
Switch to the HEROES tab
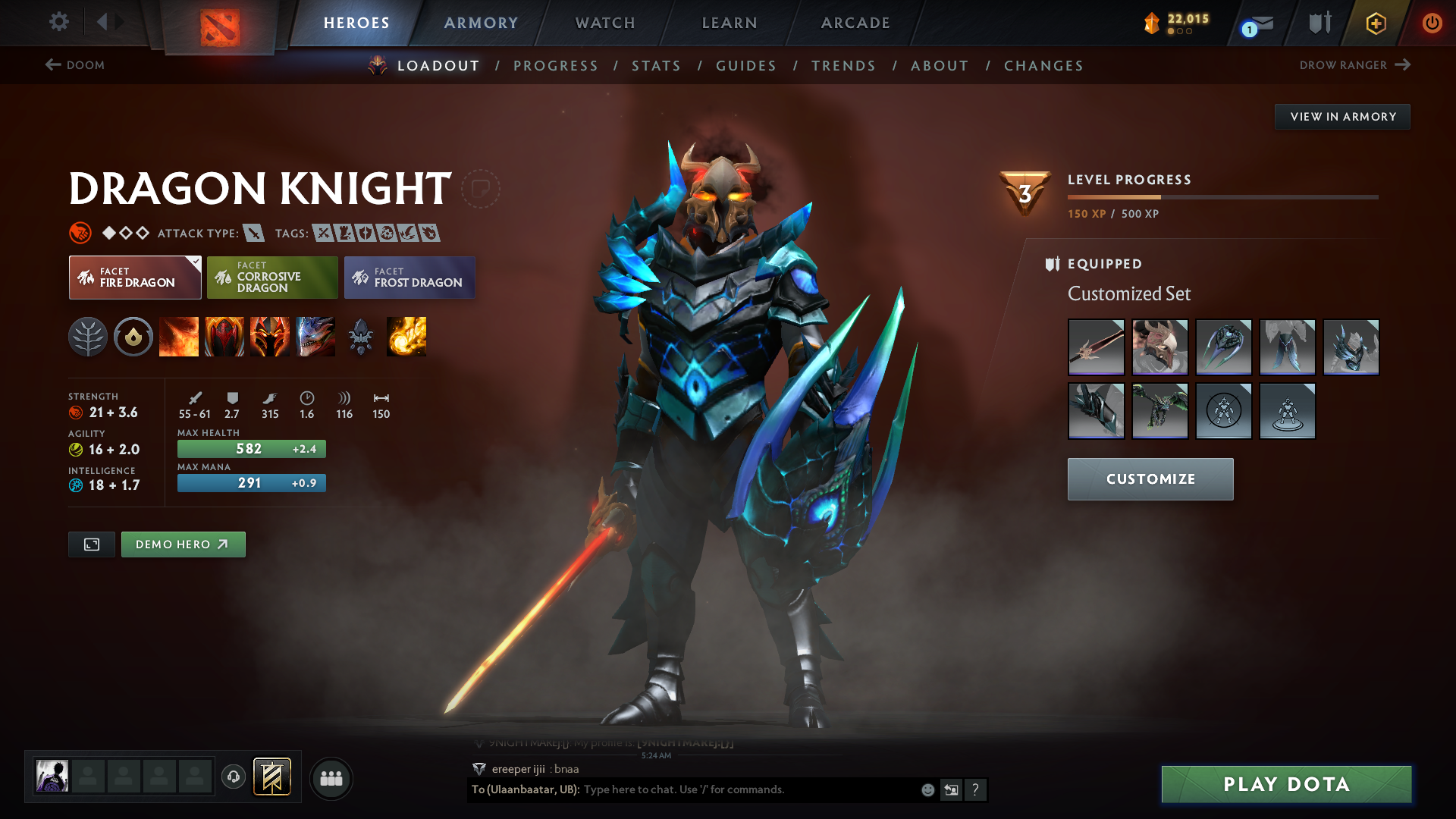(x=356, y=23)
